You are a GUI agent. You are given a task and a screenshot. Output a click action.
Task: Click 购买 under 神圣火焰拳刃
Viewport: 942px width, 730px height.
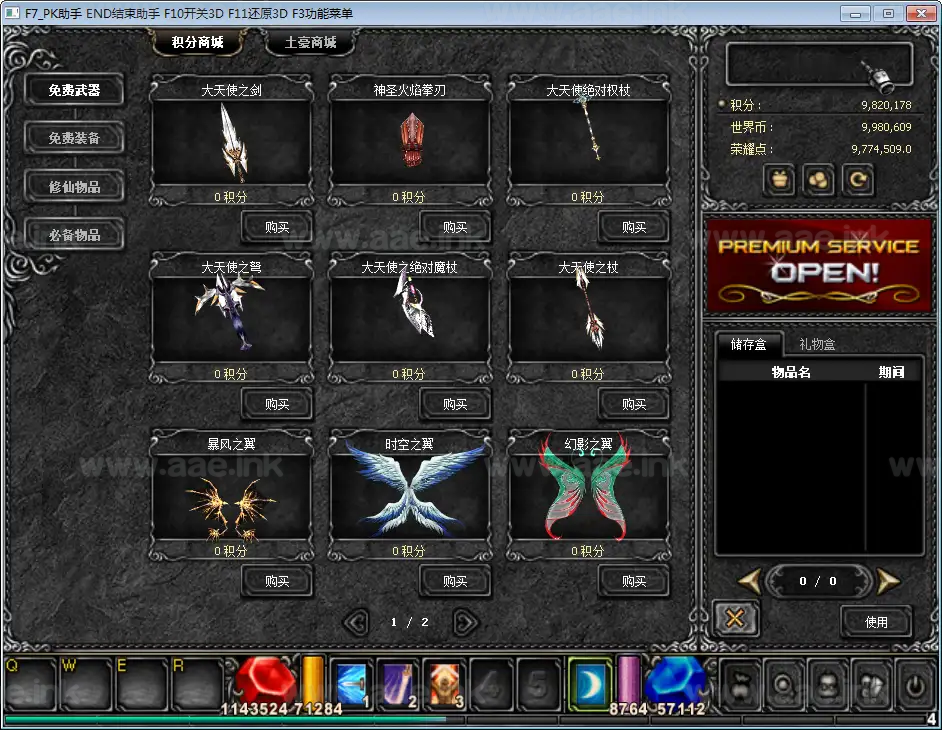(455, 227)
